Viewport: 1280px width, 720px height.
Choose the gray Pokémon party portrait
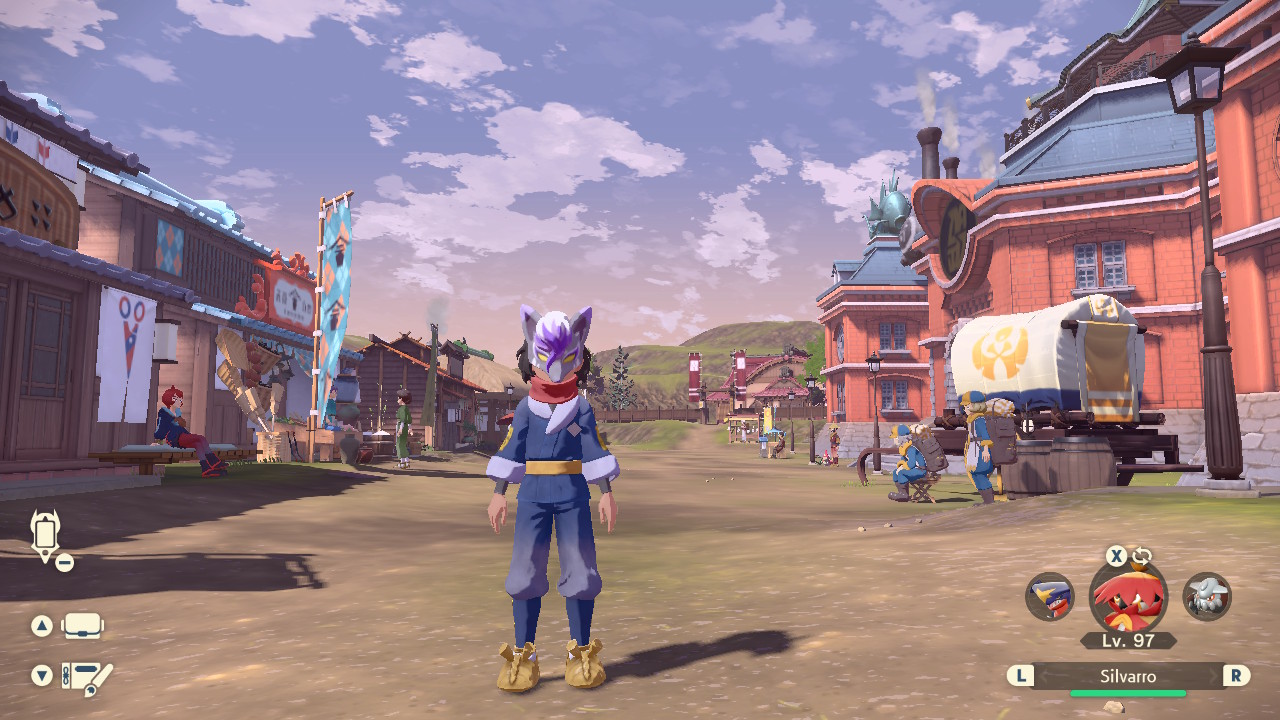point(1207,597)
